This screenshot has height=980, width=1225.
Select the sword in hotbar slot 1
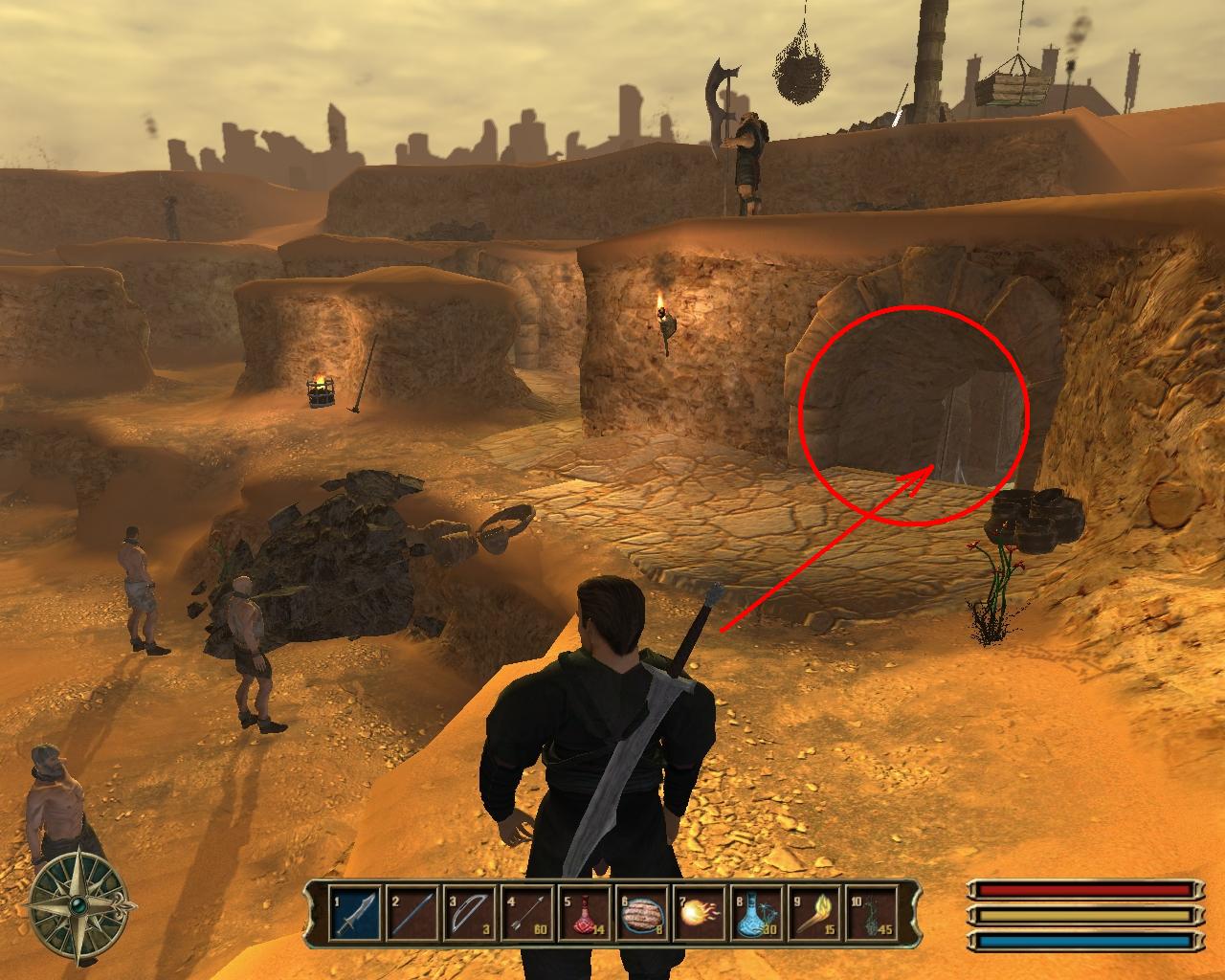[x=354, y=912]
